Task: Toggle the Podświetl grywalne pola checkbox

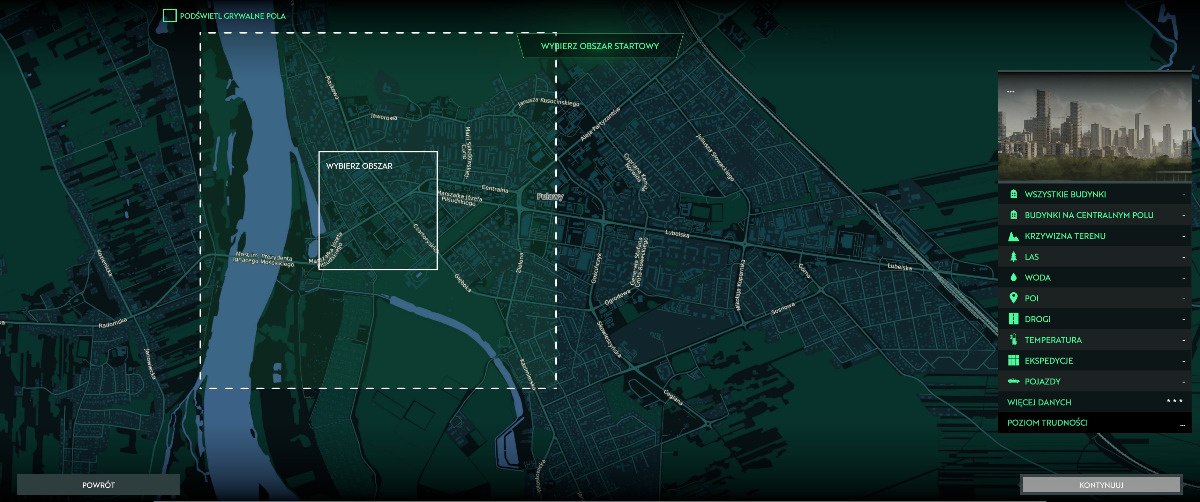Action: [x=170, y=16]
